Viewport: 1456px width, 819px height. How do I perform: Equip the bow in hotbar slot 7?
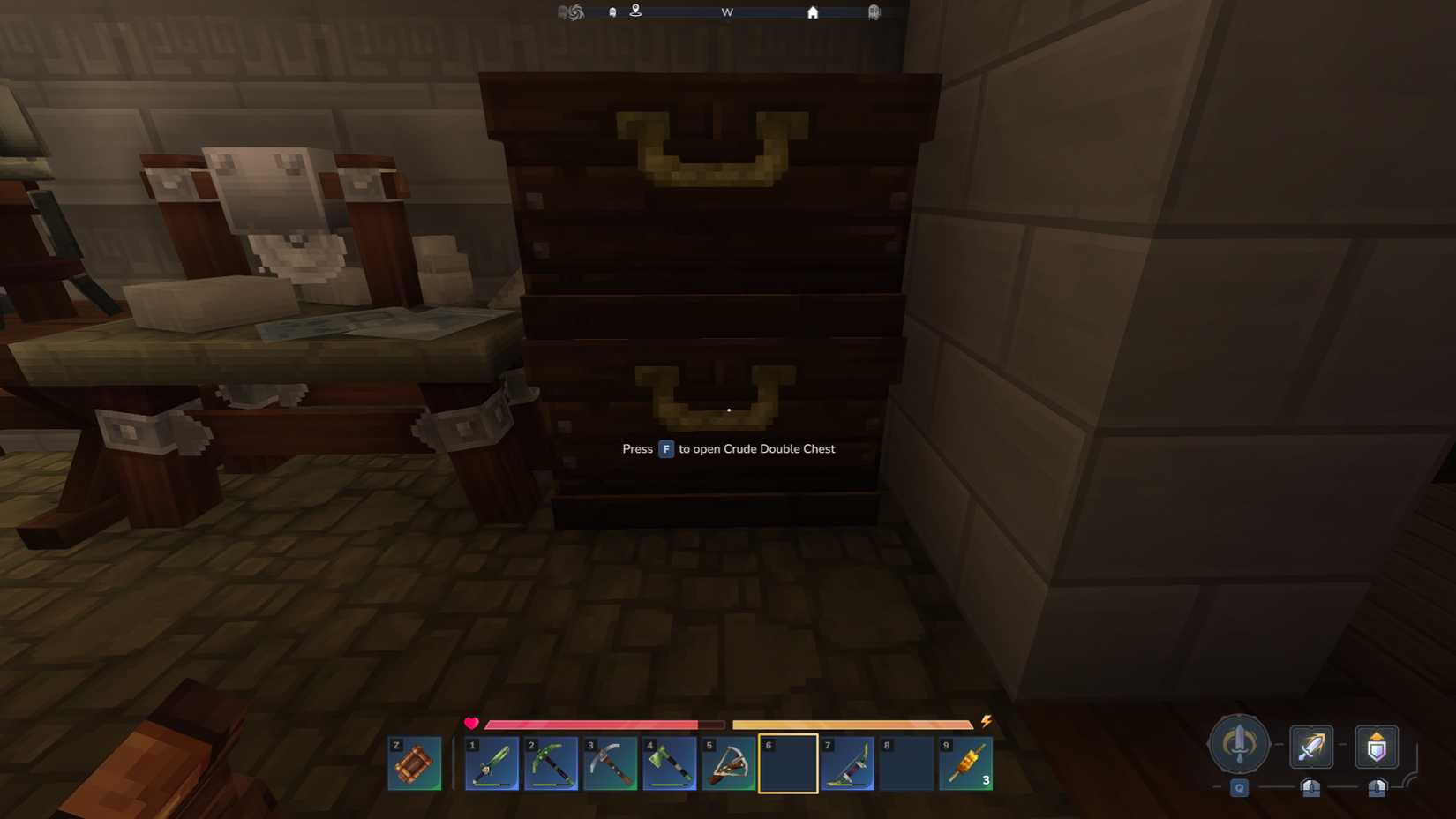tap(847, 763)
